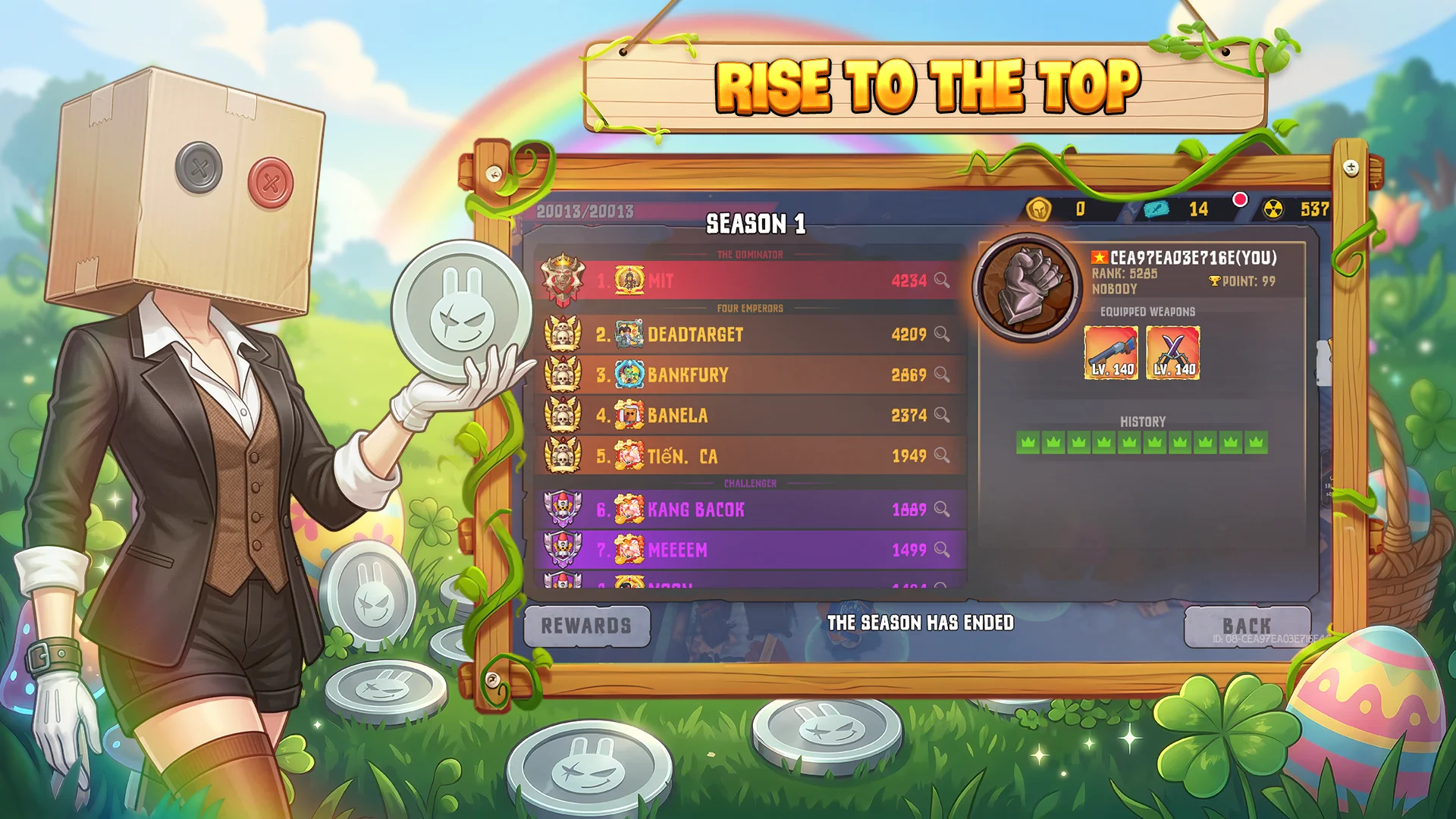Click the Back button
The image size is (1456, 819).
point(1247,626)
